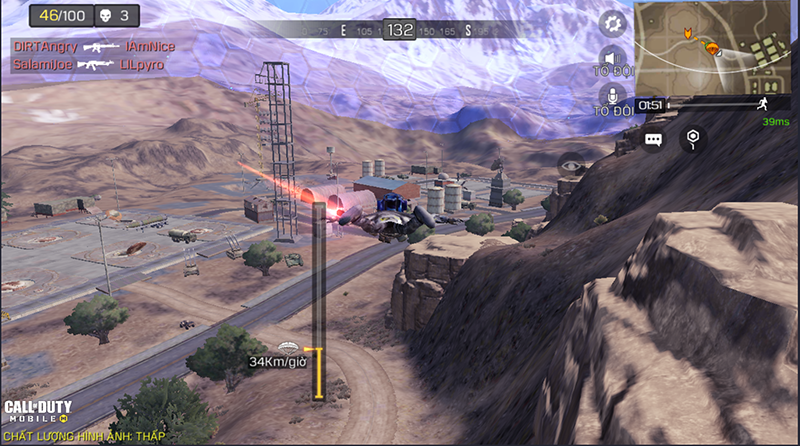800x446 pixels.
Task: Toggle the team microphone
Action: [612, 98]
